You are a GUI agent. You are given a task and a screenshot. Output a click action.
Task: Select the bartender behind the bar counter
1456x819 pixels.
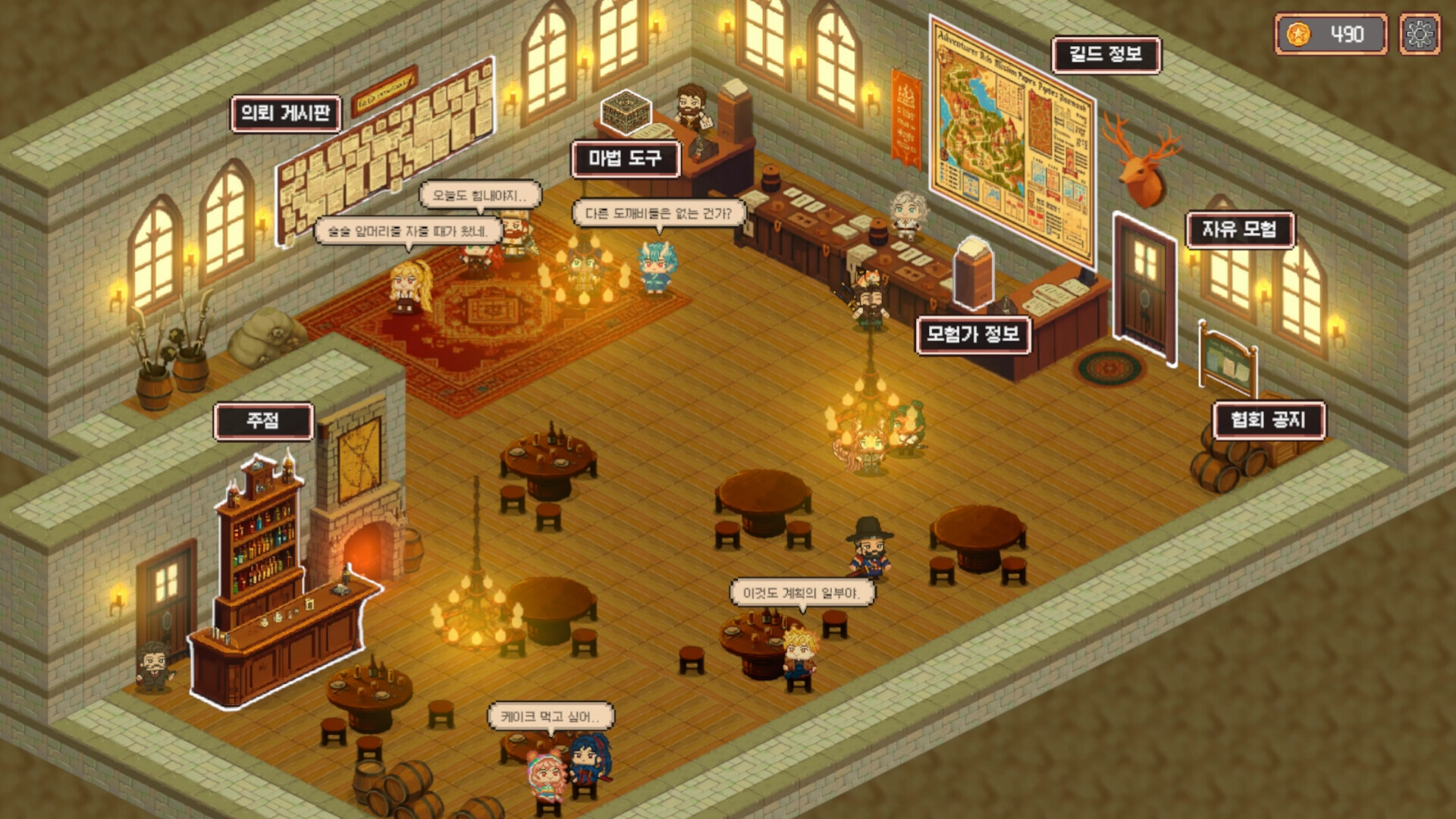tap(153, 667)
